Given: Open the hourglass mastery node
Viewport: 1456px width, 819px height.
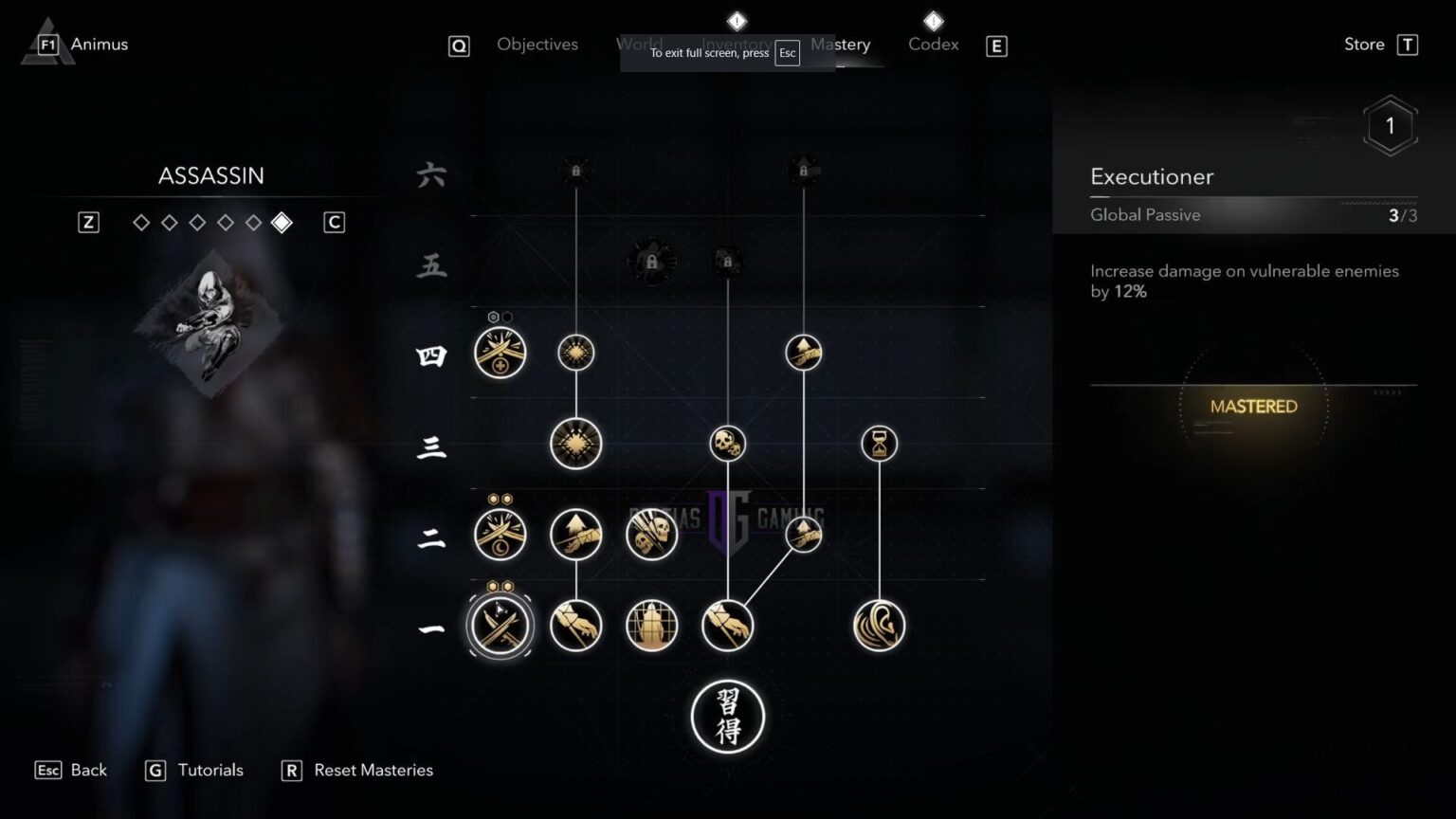Looking at the screenshot, I should point(879,443).
